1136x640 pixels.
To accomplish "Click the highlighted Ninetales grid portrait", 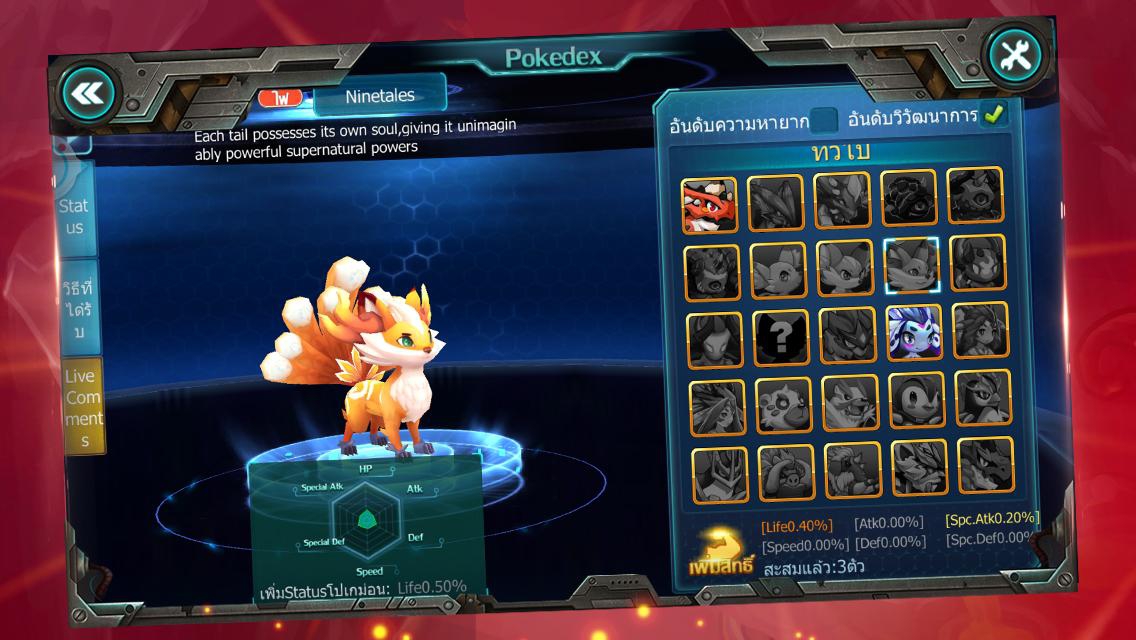I will (911, 265).
